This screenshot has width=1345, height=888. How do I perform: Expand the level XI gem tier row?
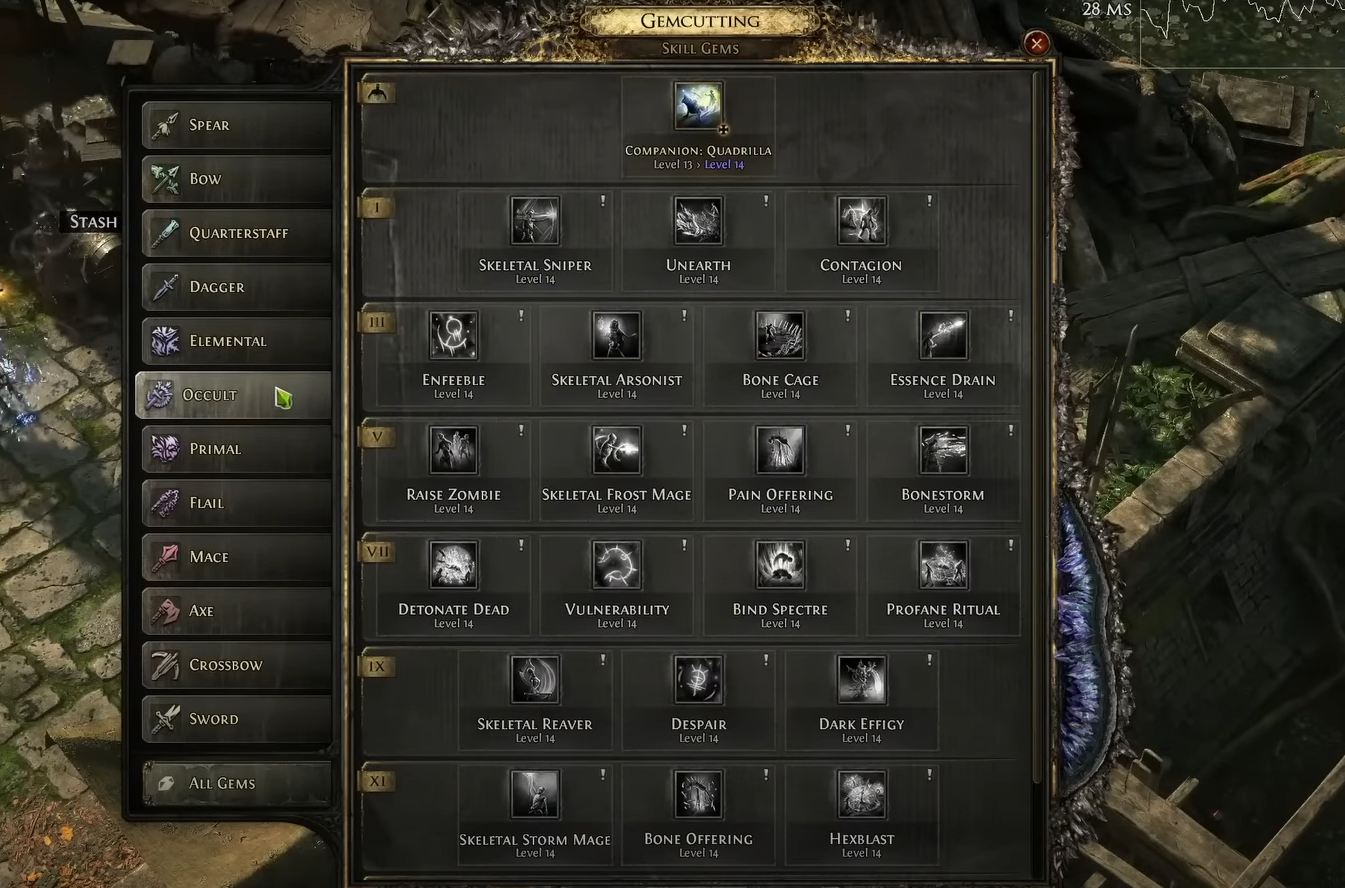click(376, 781)
